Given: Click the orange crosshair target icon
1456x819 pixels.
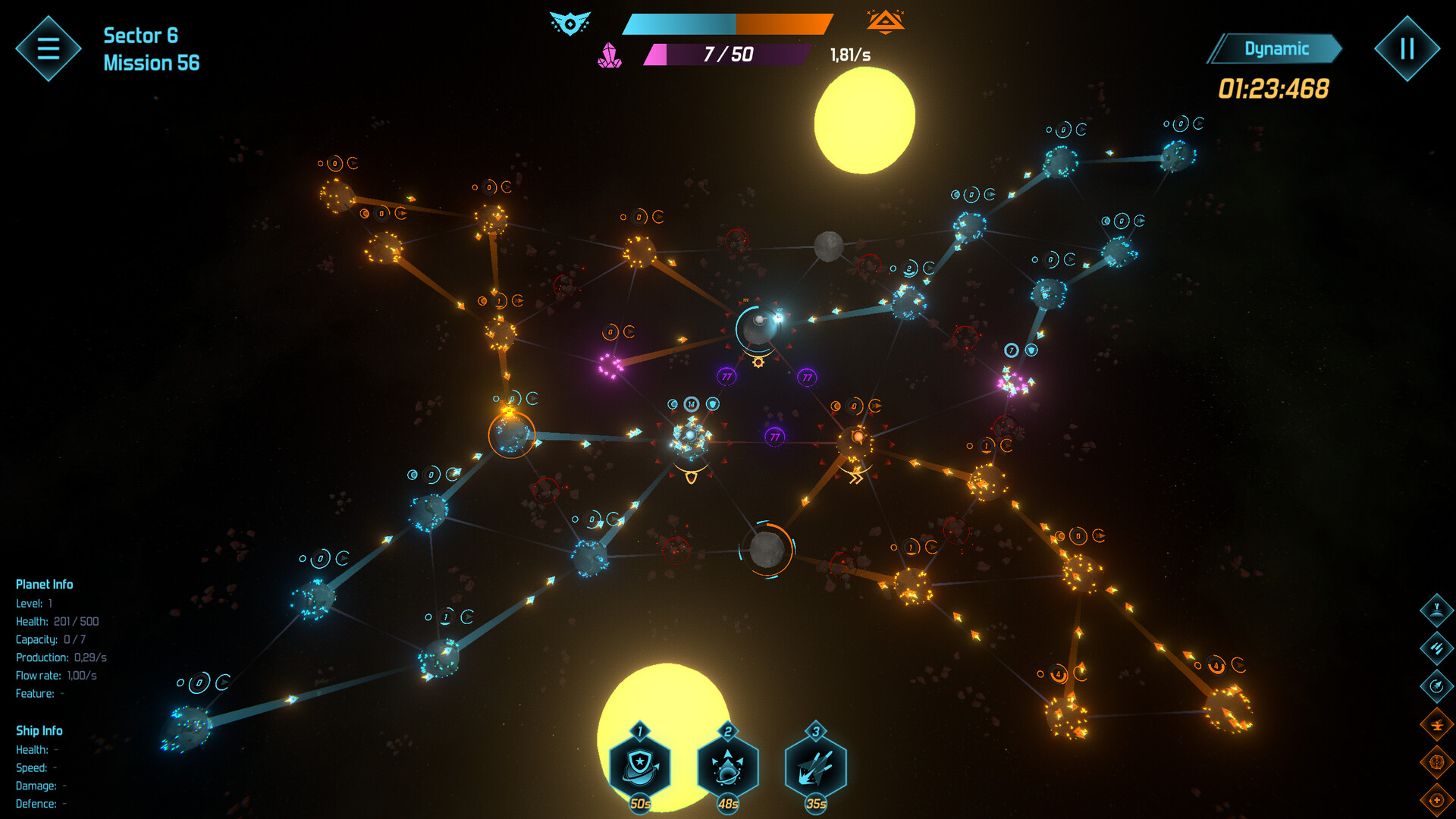Looking at the screenshot, I should click(1436, 761).
